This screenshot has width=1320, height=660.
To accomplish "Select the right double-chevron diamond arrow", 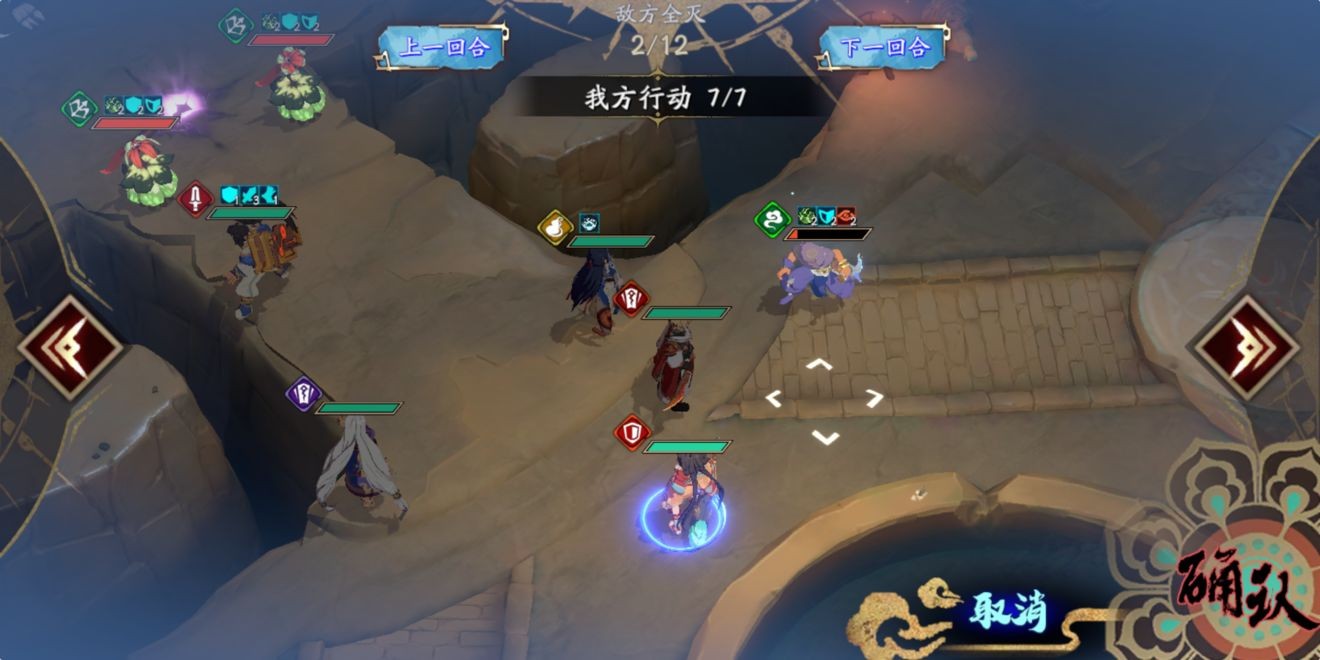I will 1246,347.
